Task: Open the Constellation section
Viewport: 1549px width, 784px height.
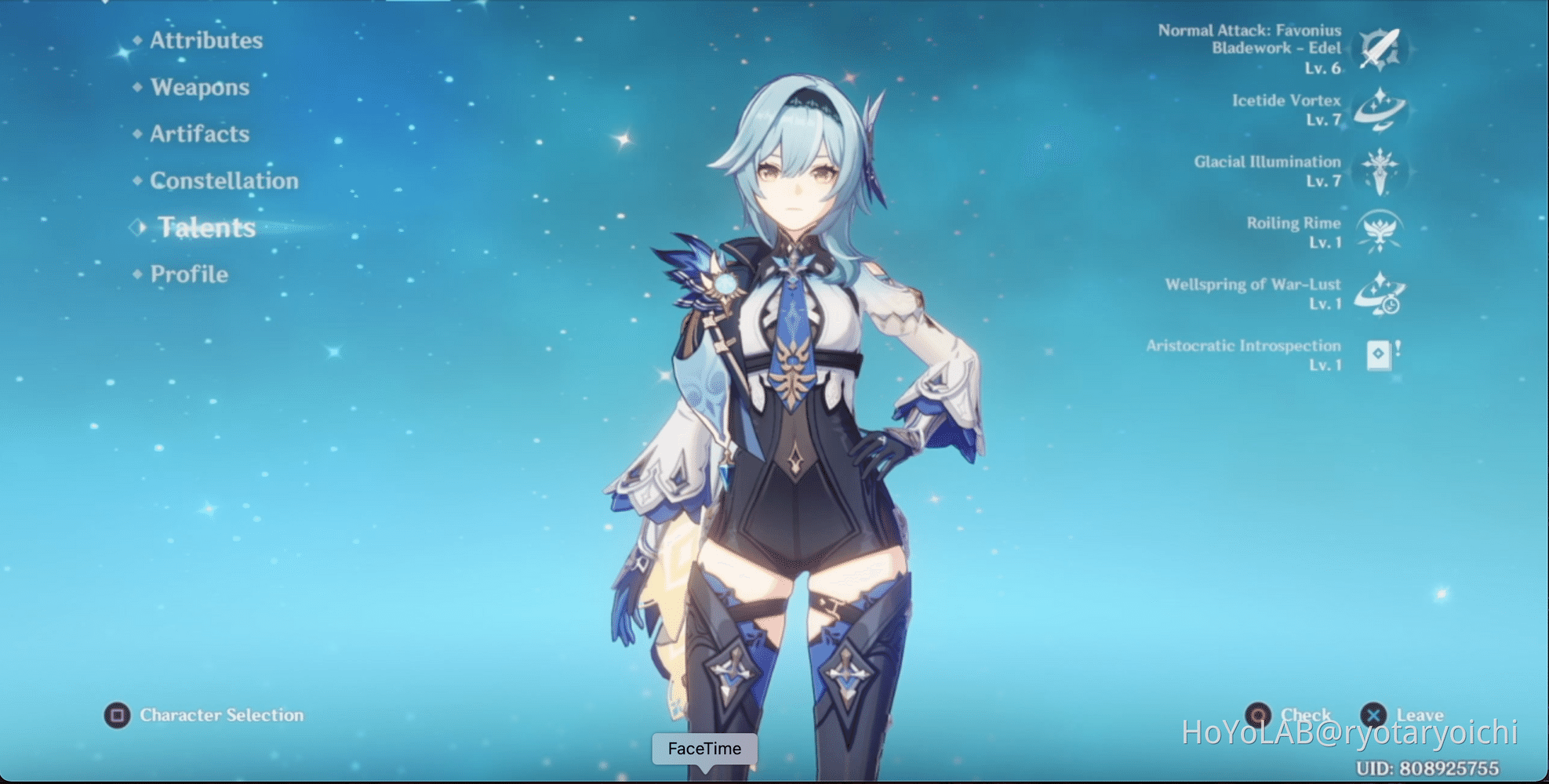Action: tap(225, 180)
